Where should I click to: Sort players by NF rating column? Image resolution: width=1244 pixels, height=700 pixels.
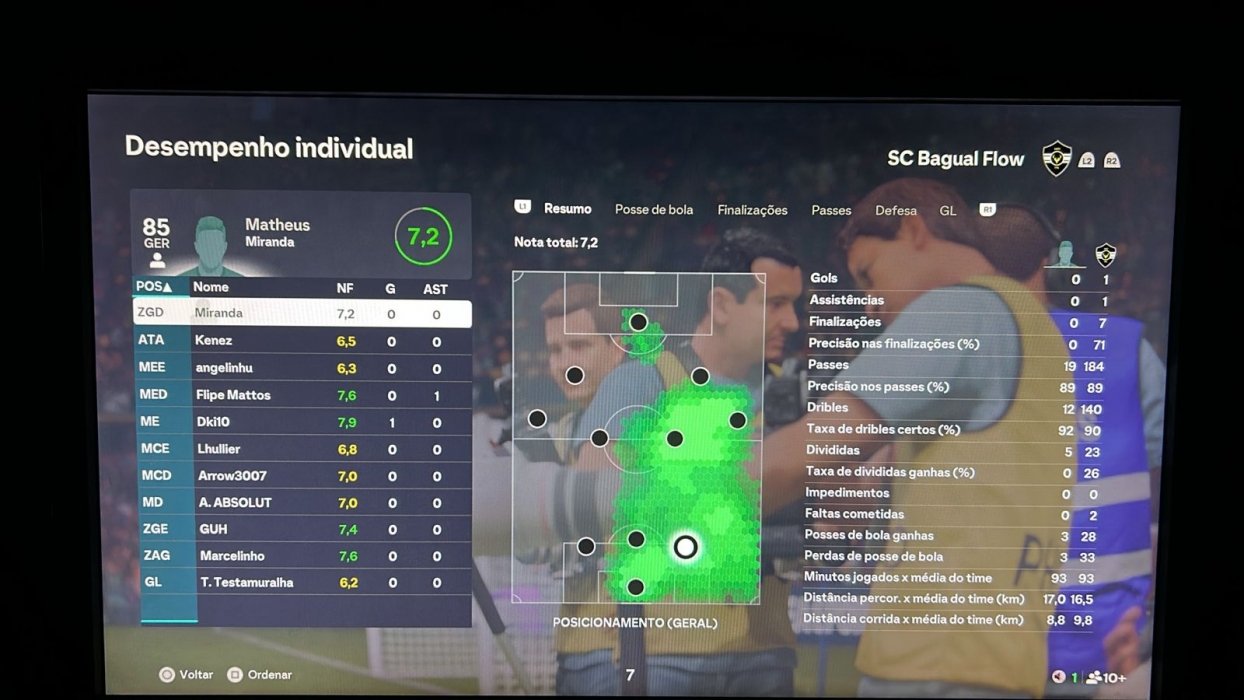[x=345, y=288]
